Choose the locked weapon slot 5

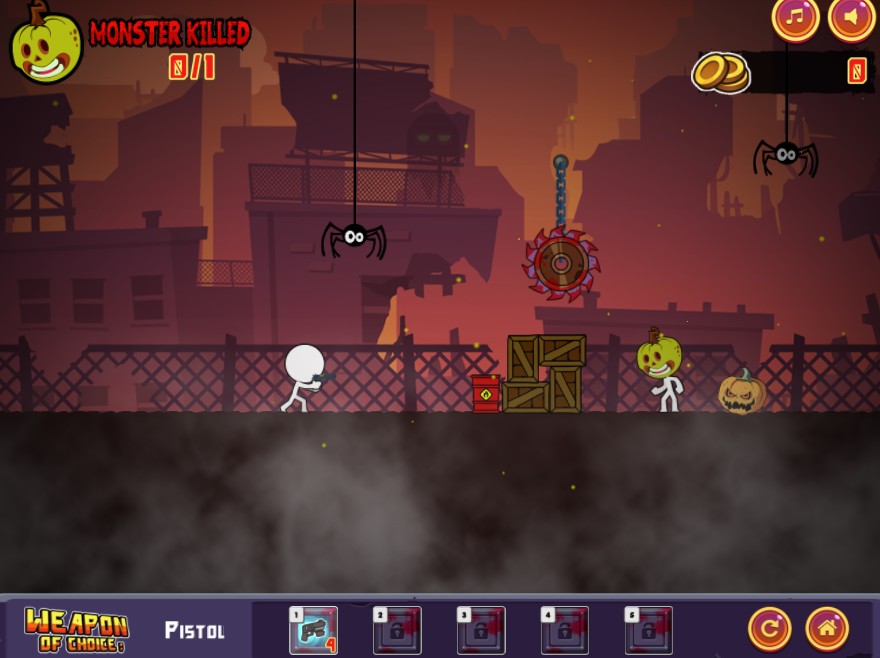[649, 630]
